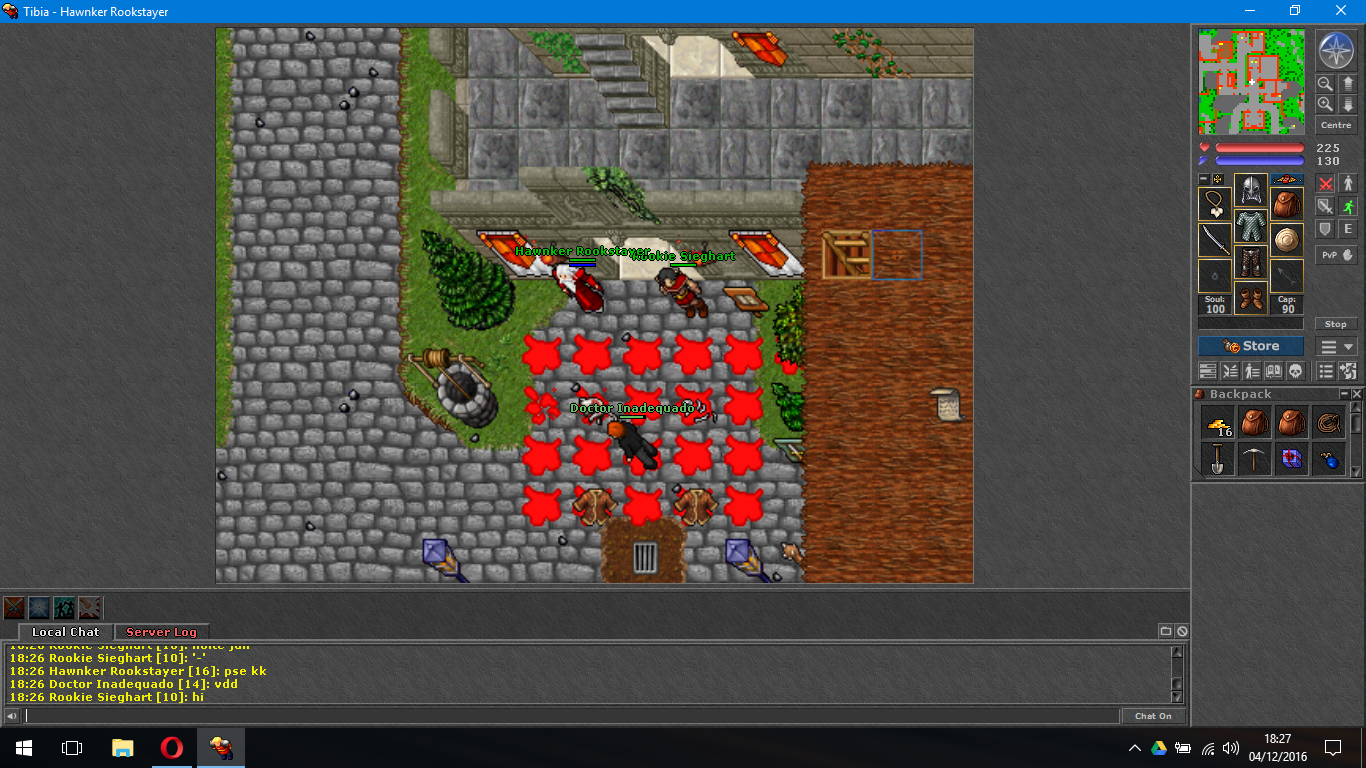Minimize the Backpack panel
The height and width of the screenshot is (768, 1366).
[1343, 393]
